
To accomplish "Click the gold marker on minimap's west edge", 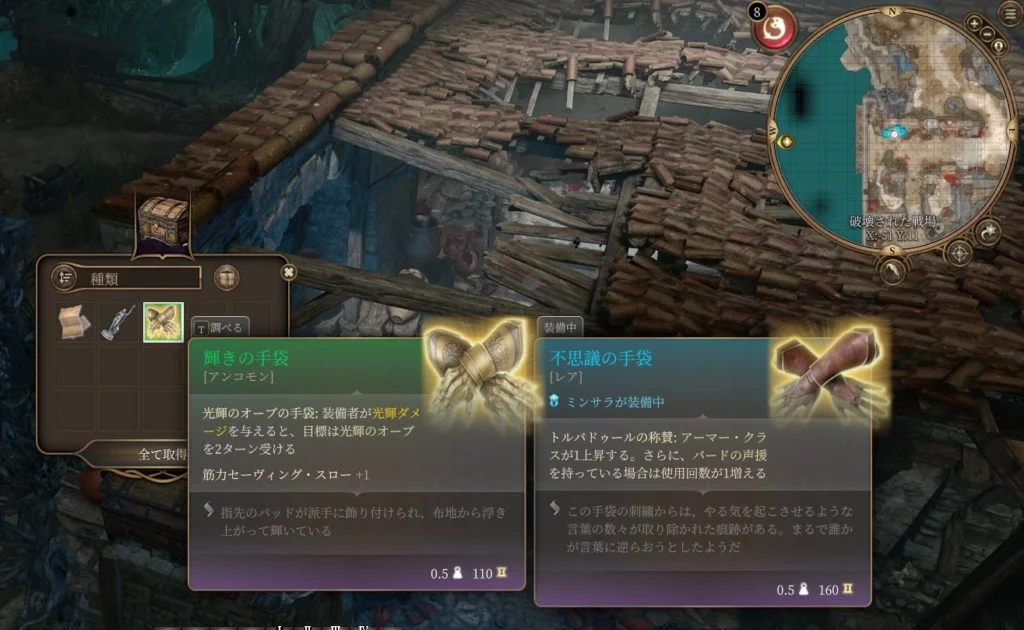I will 785,142.
